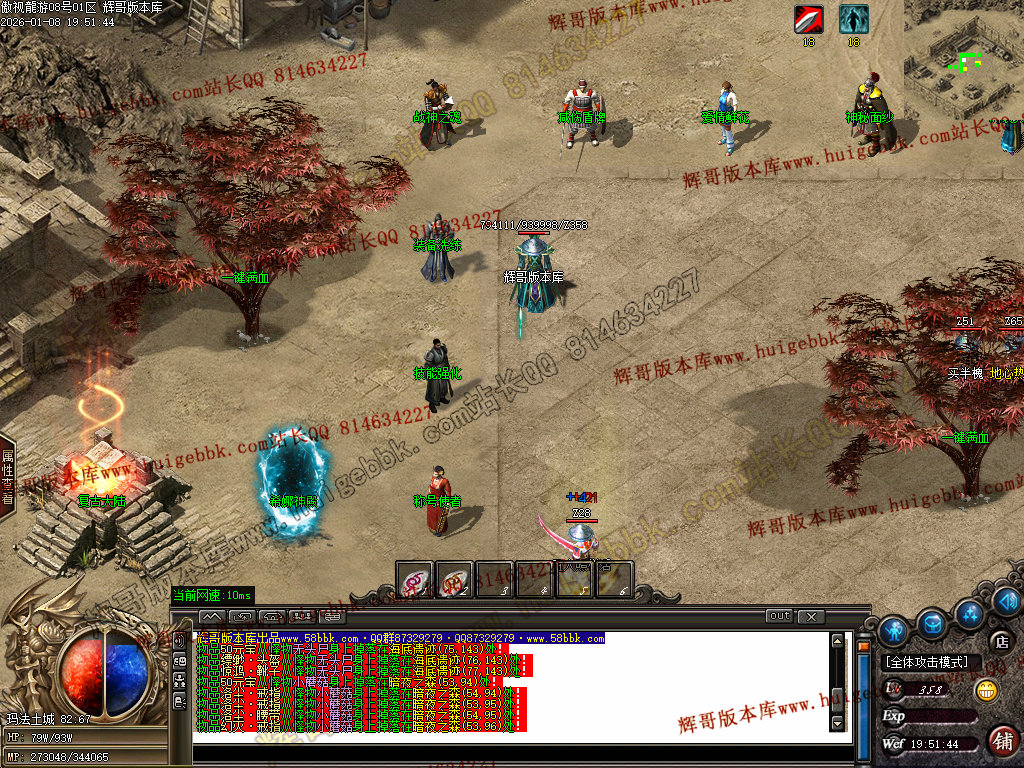Open the character status orb button

[x=893, y=630]
